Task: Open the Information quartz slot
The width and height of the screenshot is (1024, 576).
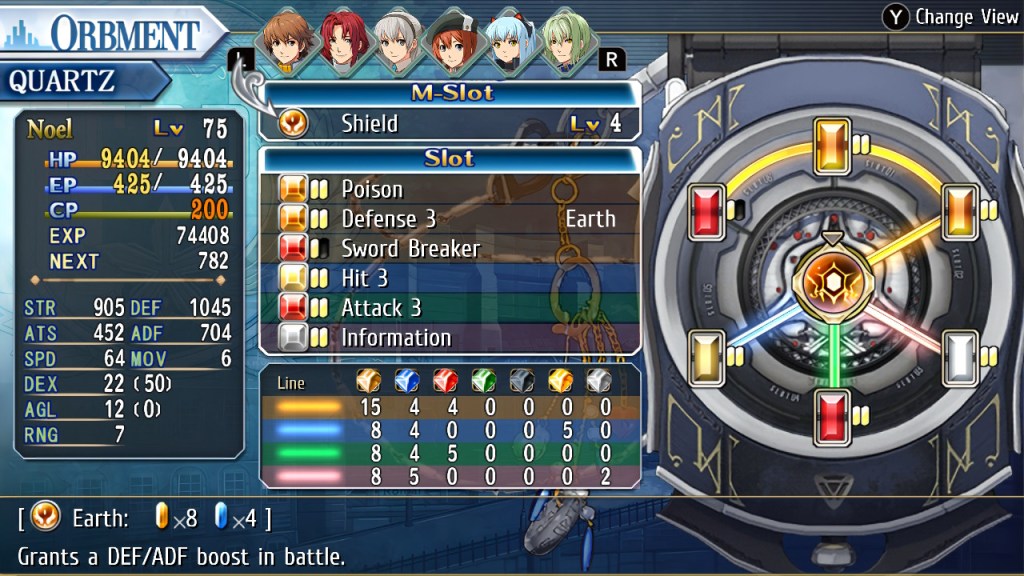Action: [x=450, y=337]
